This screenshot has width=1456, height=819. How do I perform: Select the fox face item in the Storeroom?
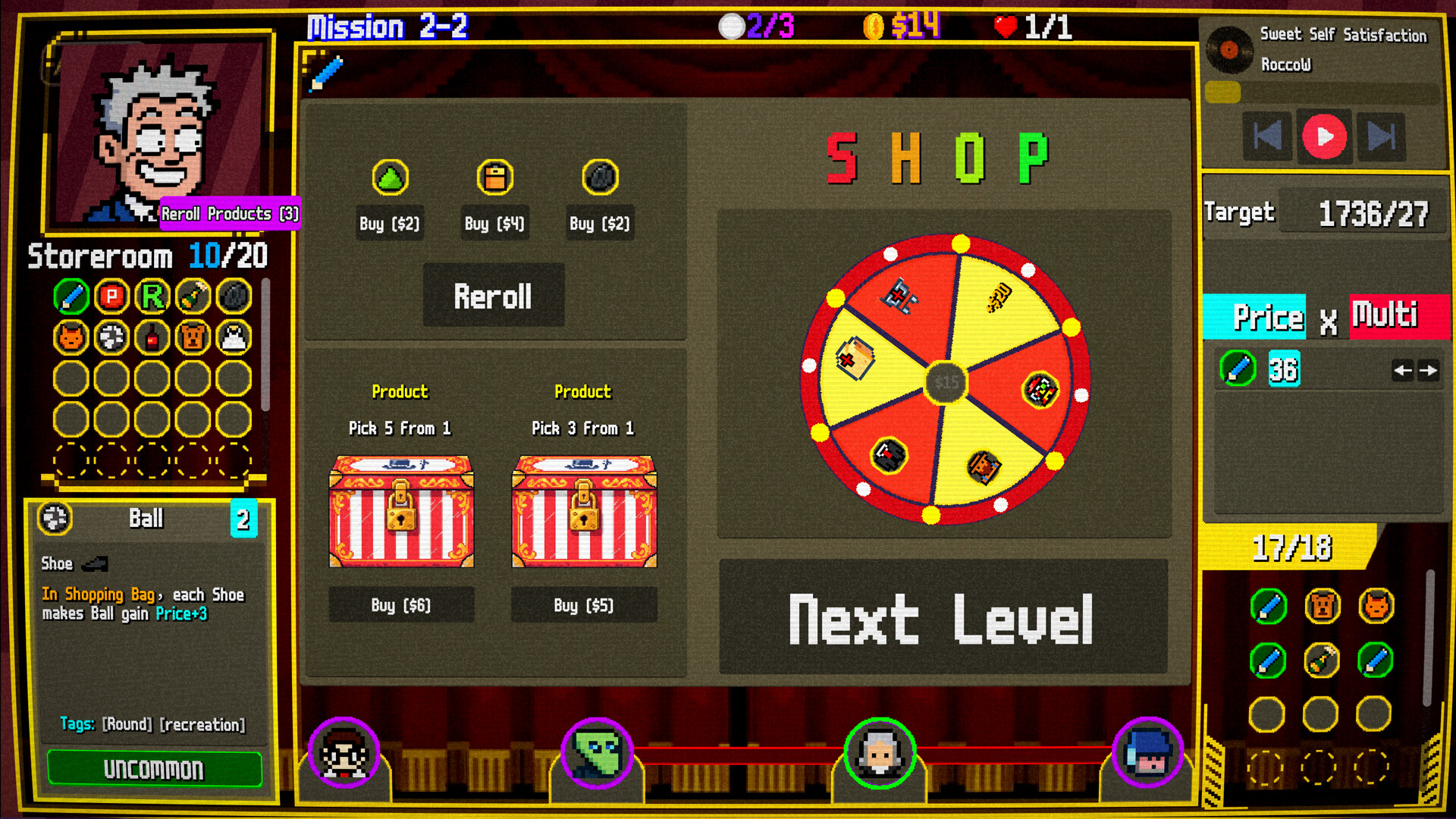tap(69, 337)
